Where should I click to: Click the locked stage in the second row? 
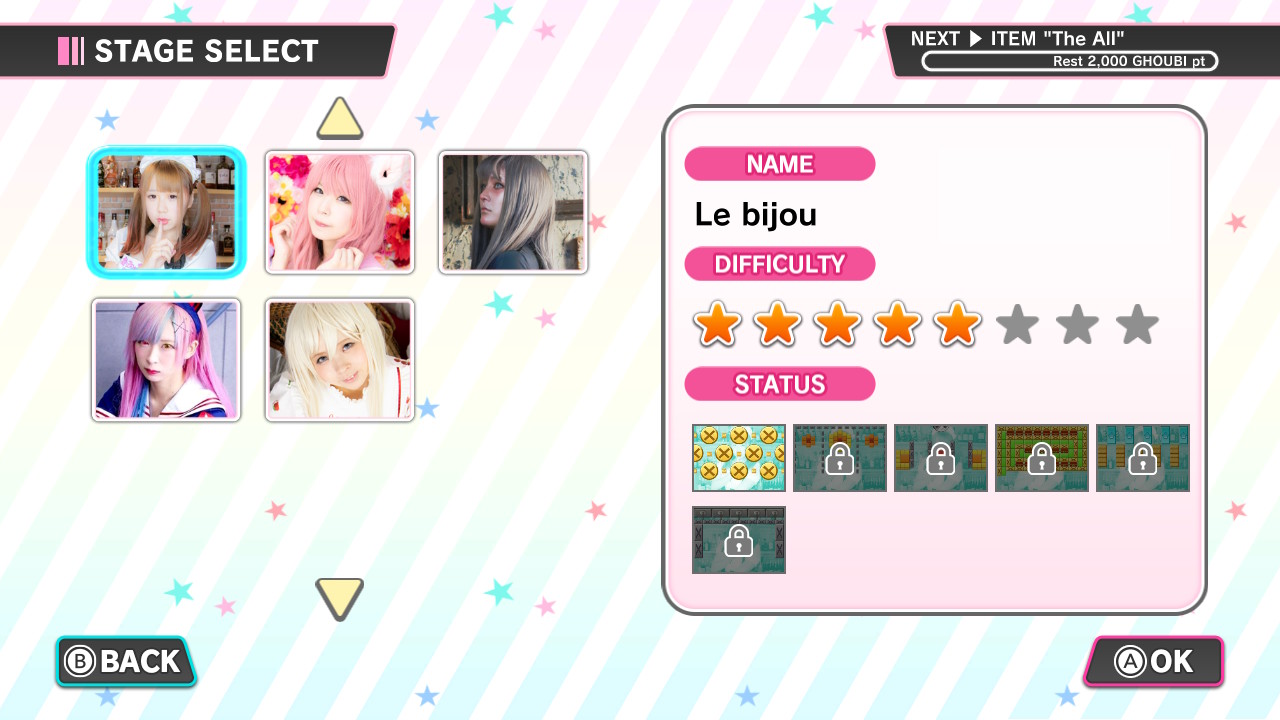point(739,540)
